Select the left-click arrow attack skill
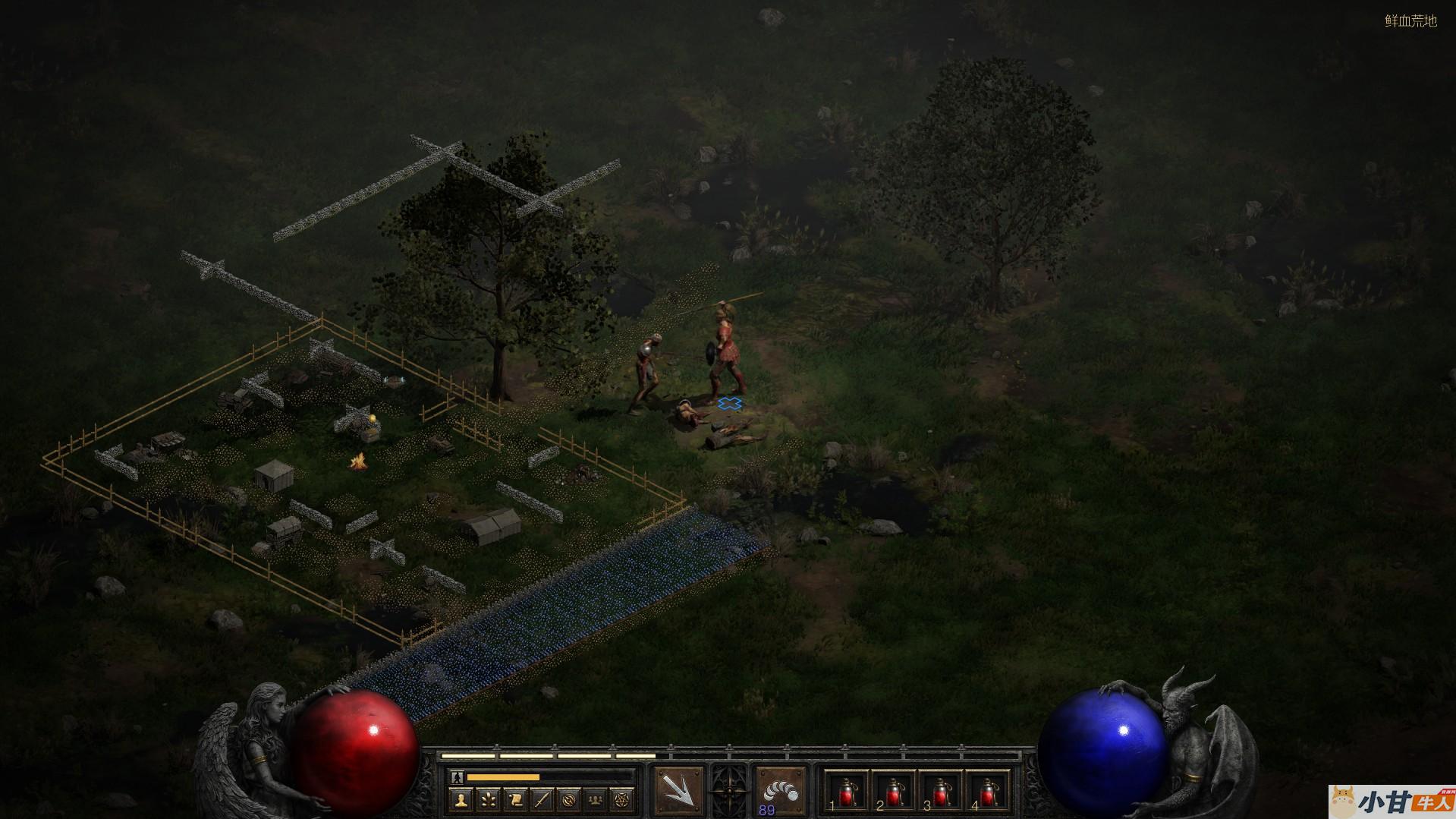 (x=678, y=792)
